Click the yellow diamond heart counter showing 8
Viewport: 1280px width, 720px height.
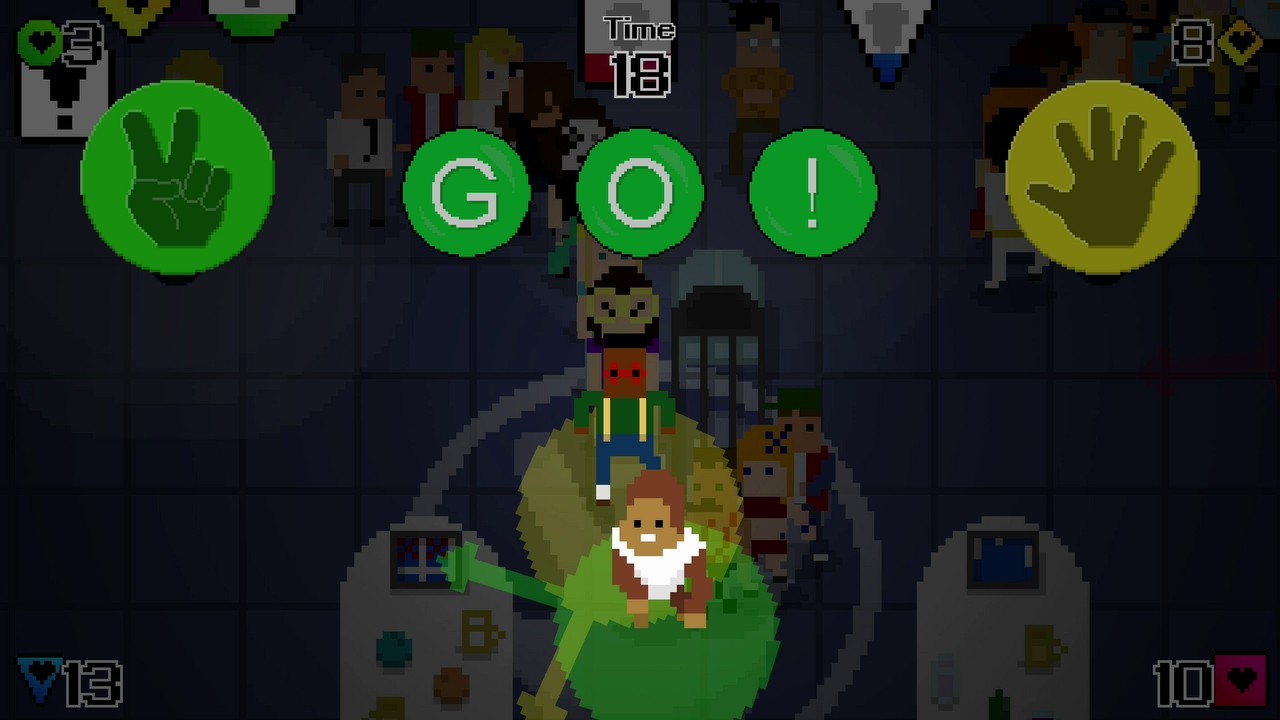pos(1215,42)
